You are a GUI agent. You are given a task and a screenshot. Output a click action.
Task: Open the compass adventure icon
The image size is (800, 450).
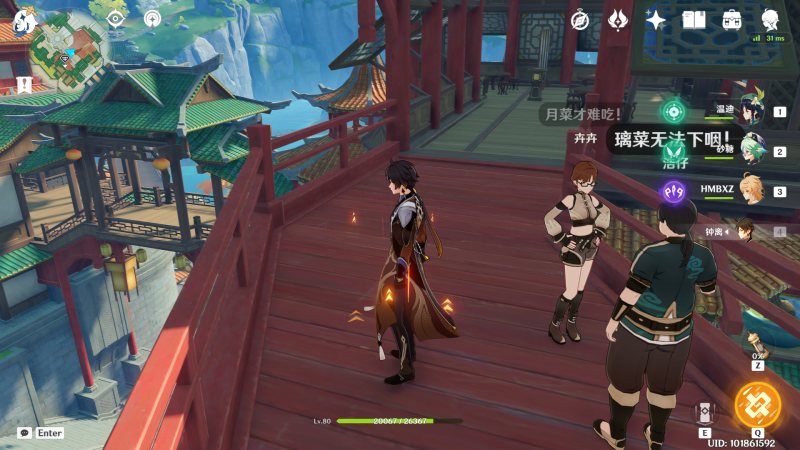pyautogui.click(x=580, y=20)
